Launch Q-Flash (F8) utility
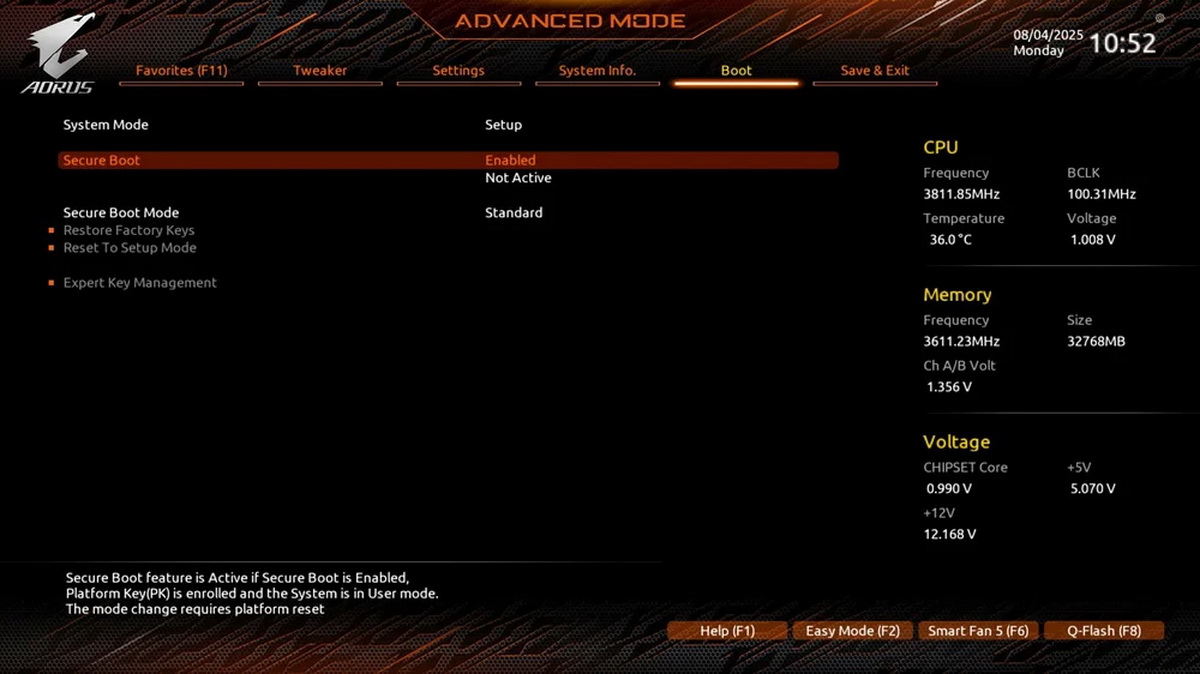The width and height of the screenshot is (1200, 674). pos(1104,631)
